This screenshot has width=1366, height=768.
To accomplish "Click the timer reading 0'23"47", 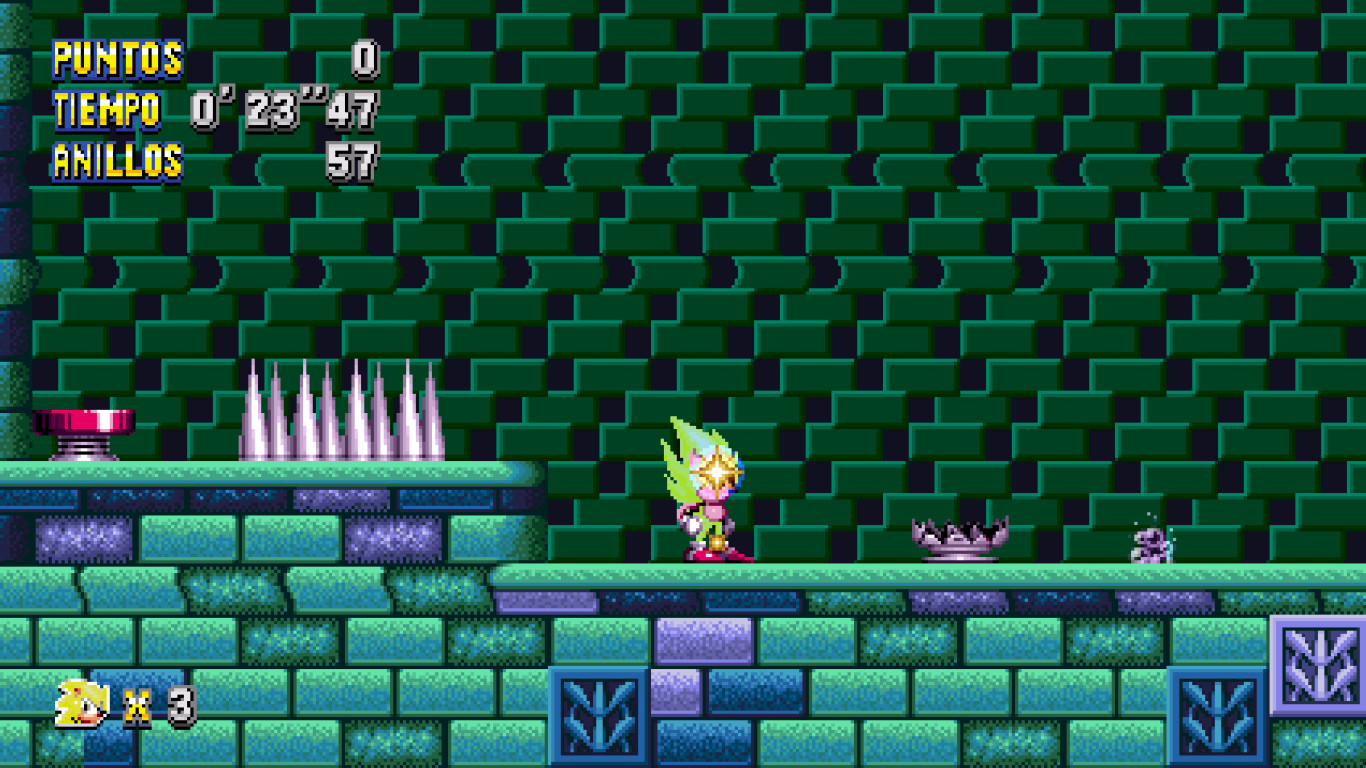I will click(x=285, y=110).
